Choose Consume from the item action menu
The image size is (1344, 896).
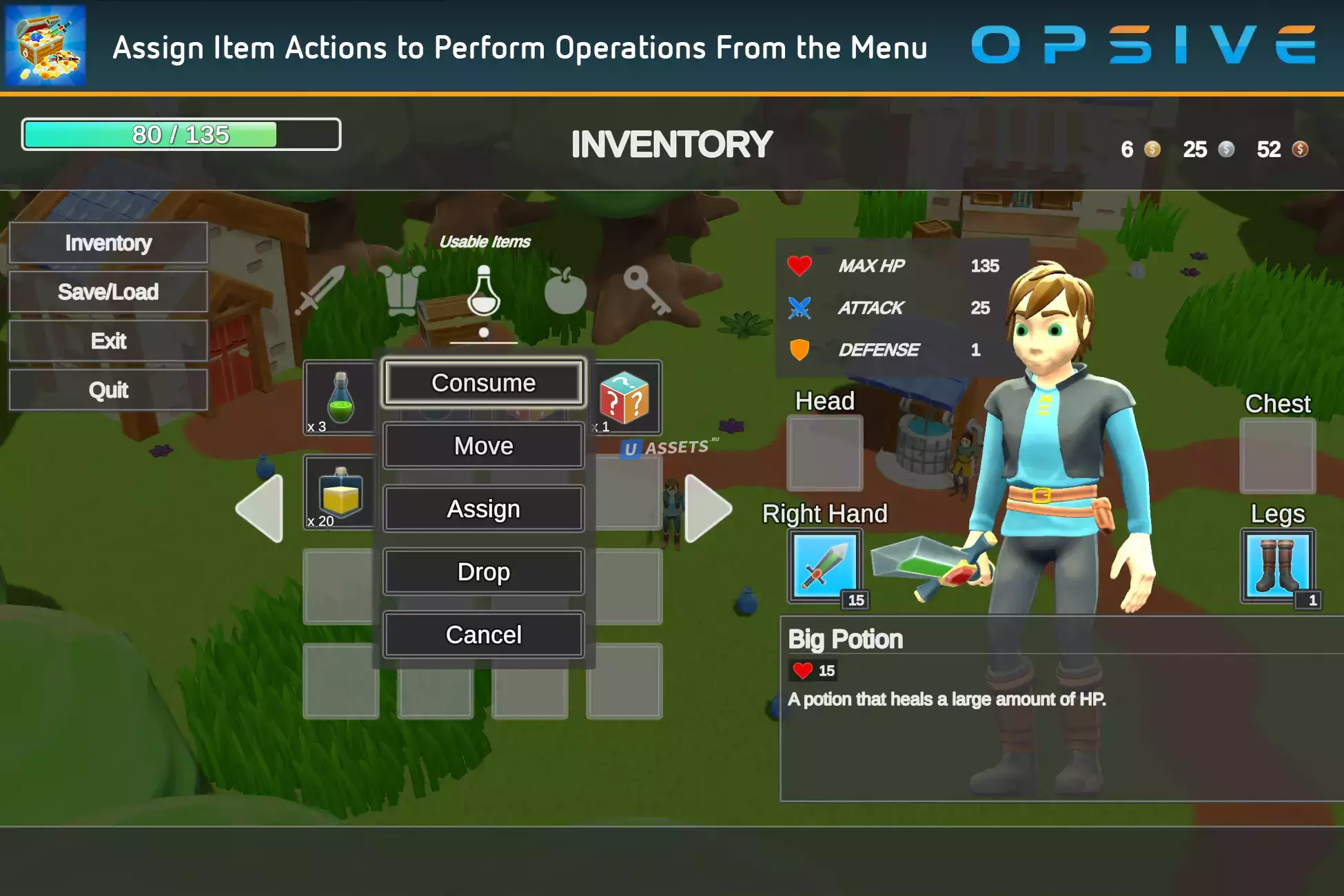tap(483, 383)
